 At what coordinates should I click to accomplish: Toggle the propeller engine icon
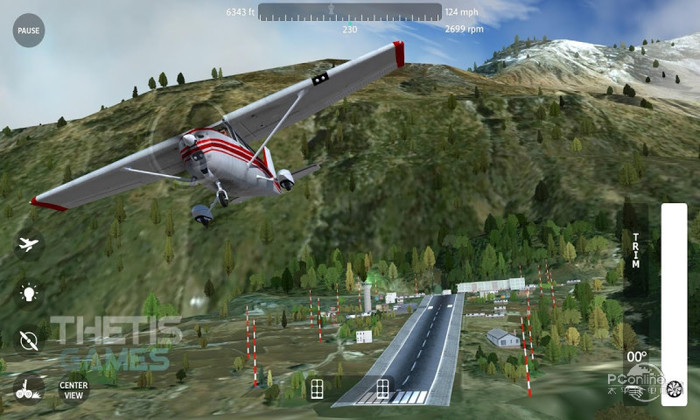click(x=28, y=339)
